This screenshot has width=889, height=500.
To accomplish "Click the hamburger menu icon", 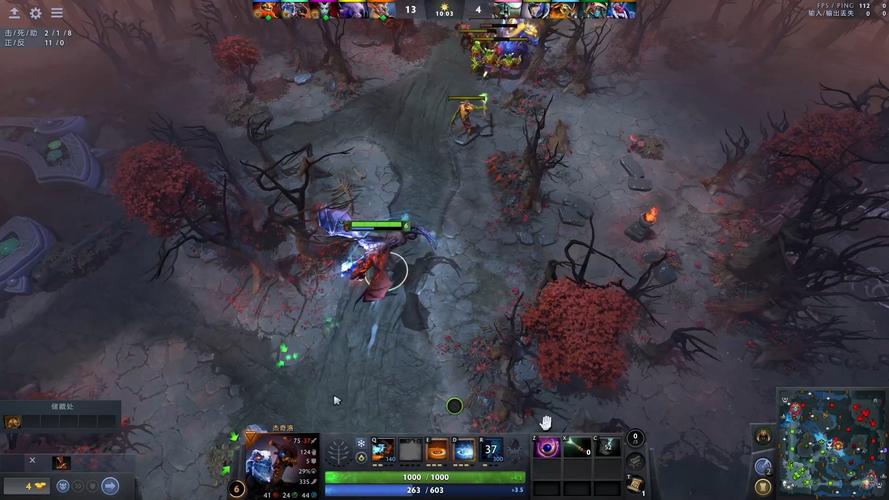I will coord(57,13).
